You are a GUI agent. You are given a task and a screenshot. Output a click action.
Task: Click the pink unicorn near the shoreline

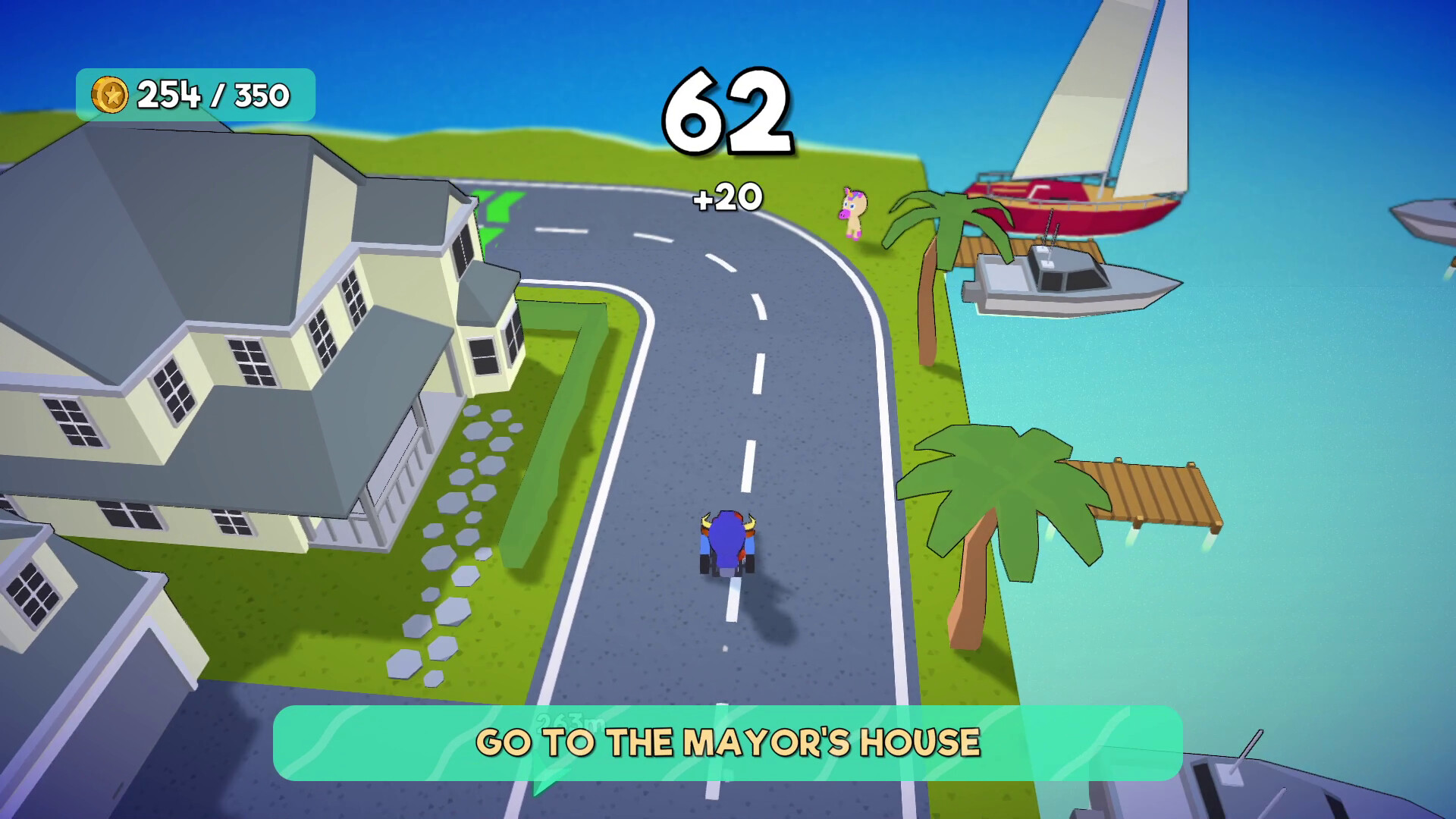[852, 212]
